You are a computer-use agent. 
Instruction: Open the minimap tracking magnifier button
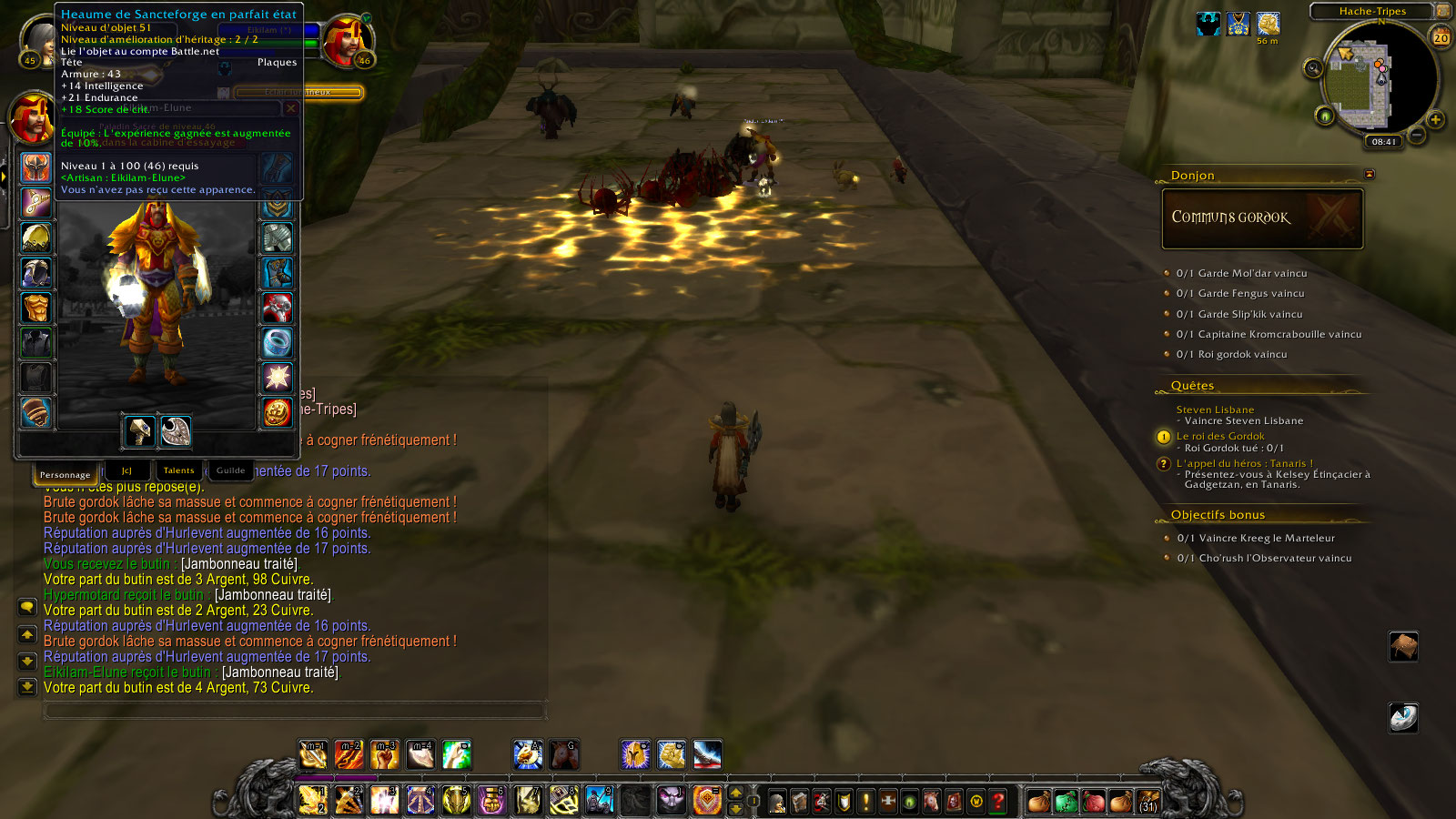1313,68
